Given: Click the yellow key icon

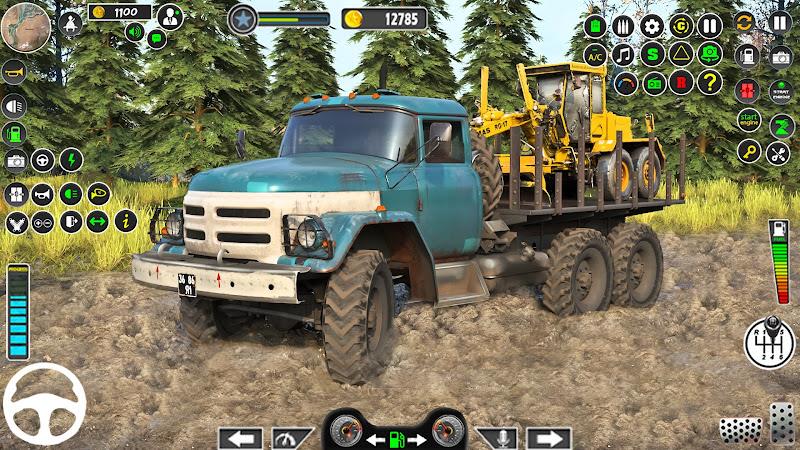Looking at the screenshot, I should tap(749, 152).
